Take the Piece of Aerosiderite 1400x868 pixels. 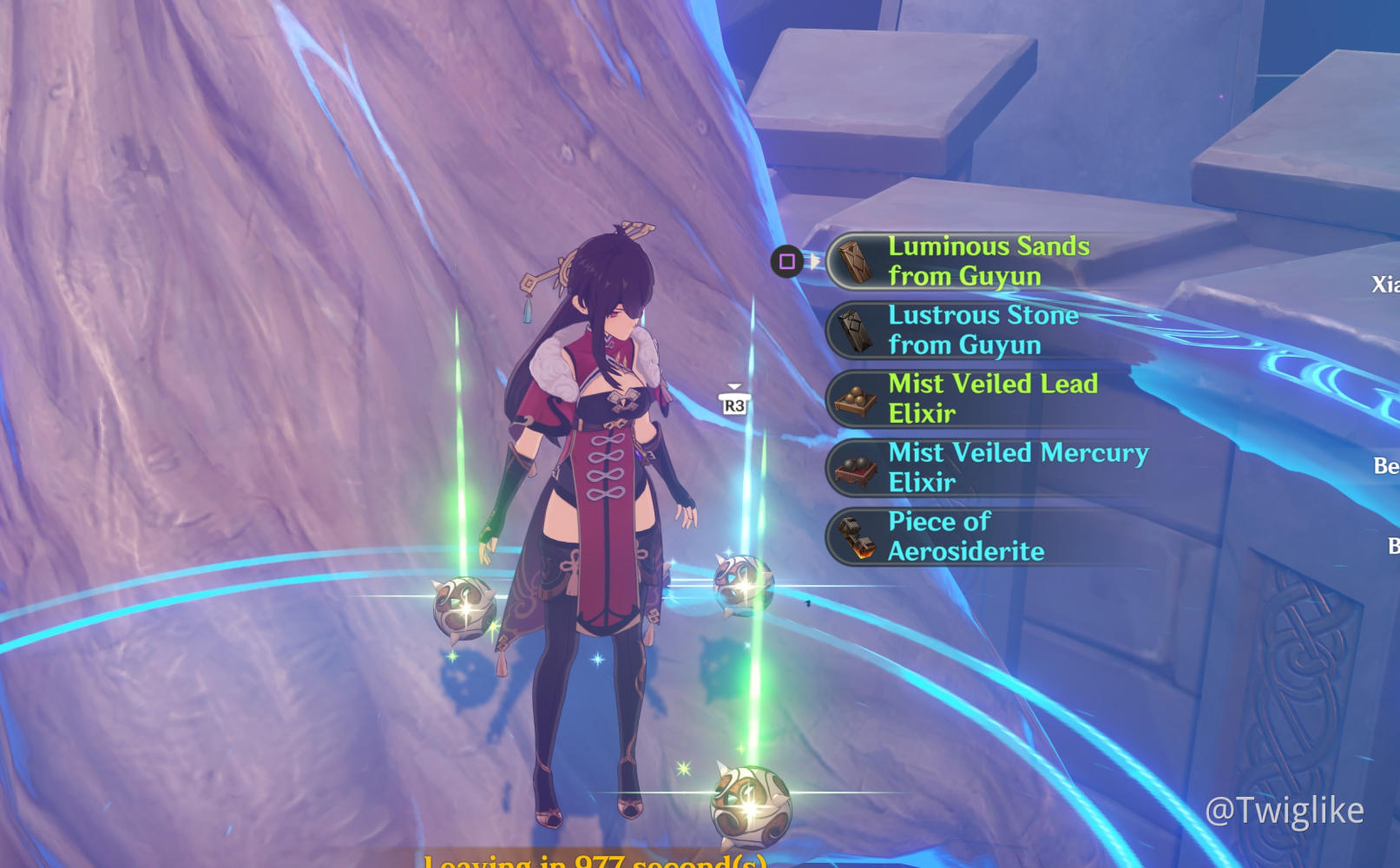click(x=965, y=536)
